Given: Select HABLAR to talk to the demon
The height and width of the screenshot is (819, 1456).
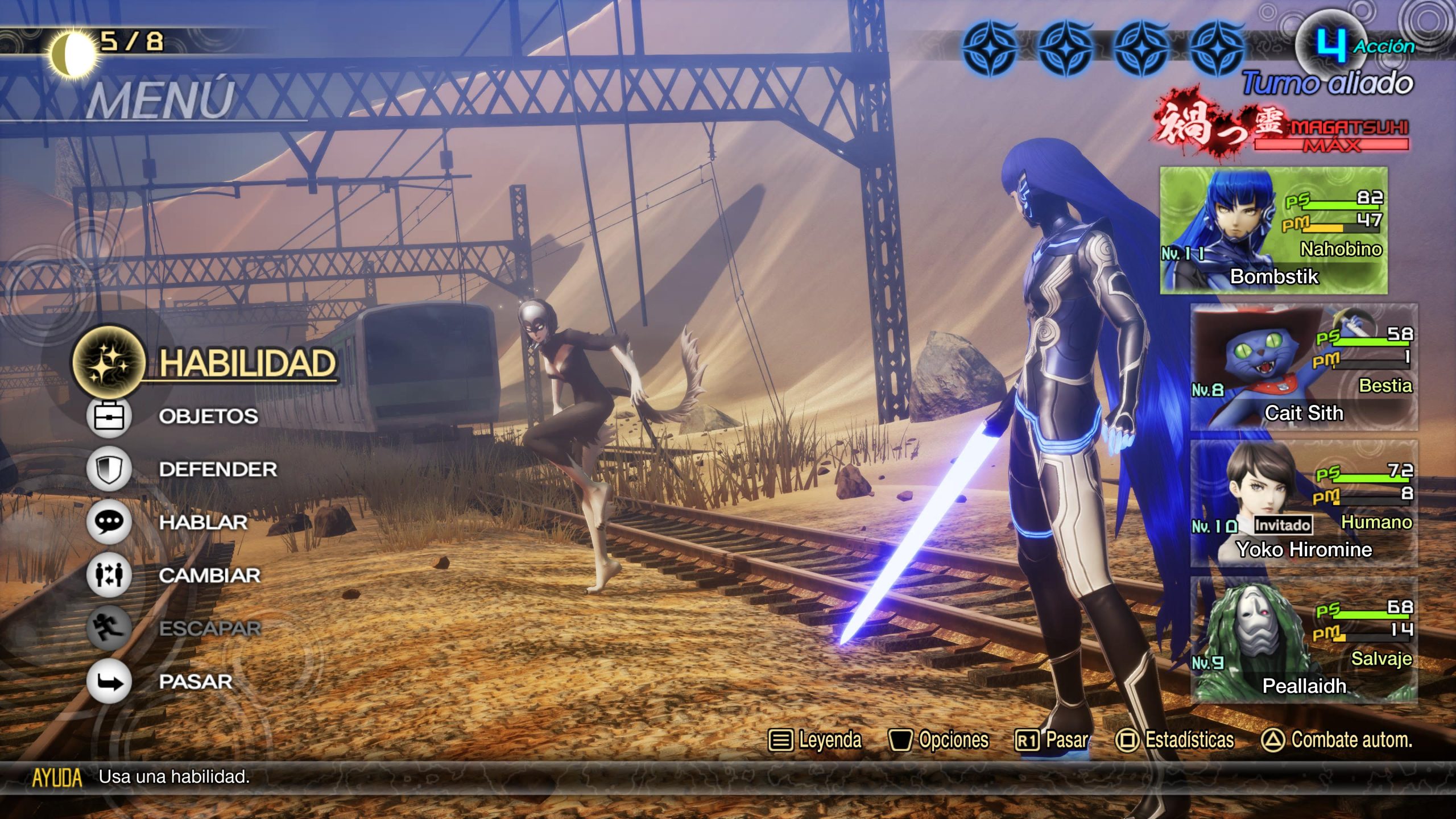Looking at the screenshot, I should (203, 522).
